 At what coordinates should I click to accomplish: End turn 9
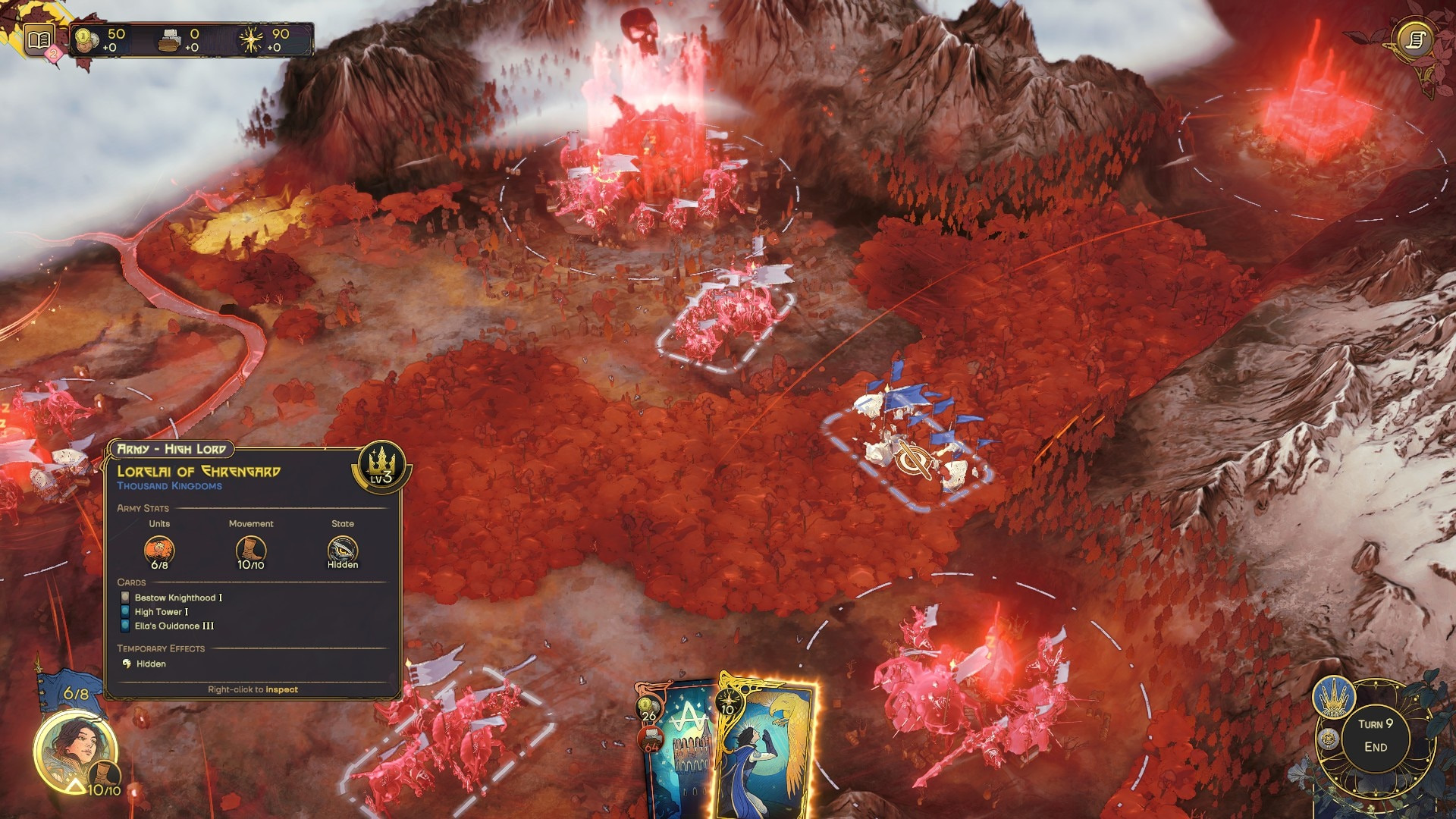point(1375,737)
